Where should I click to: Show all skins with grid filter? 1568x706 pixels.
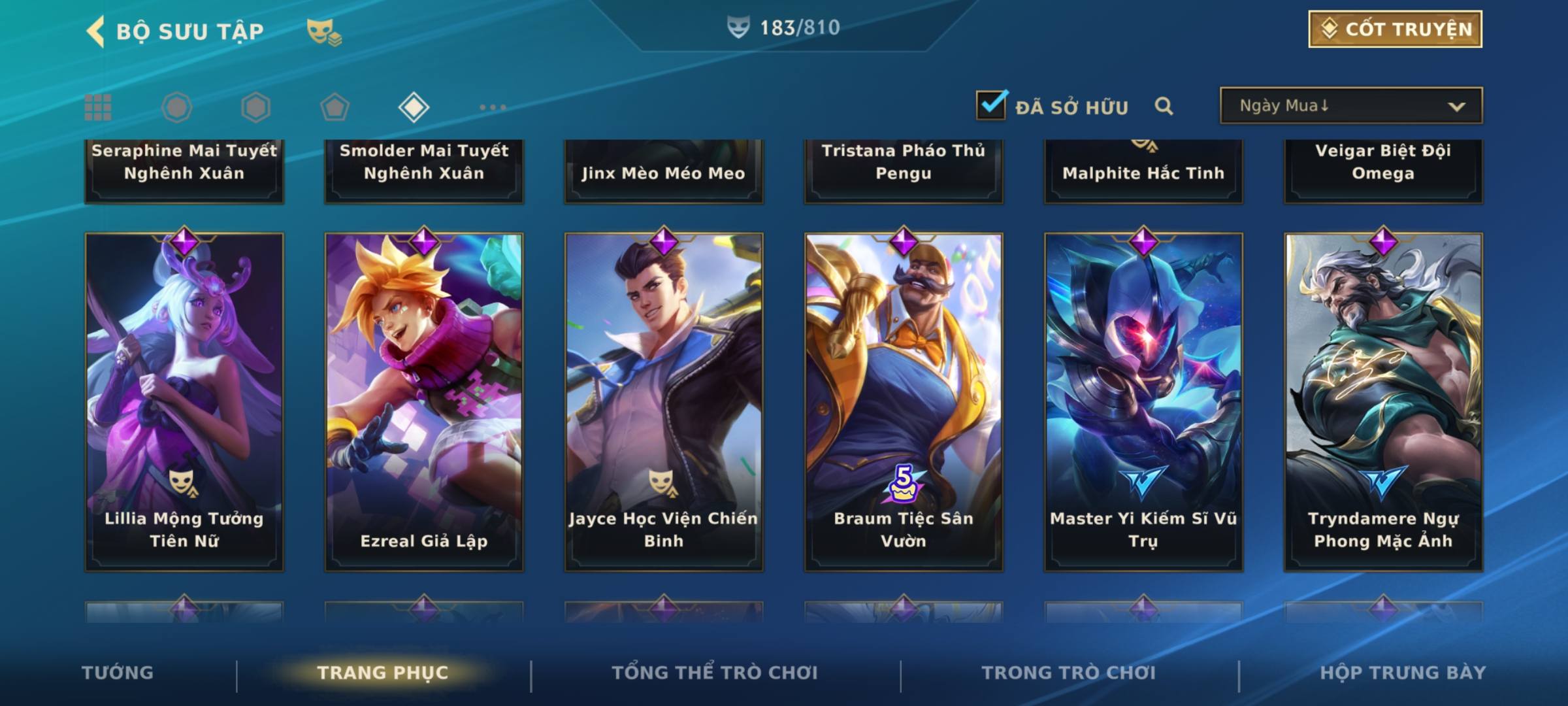[x=98, y=107]
